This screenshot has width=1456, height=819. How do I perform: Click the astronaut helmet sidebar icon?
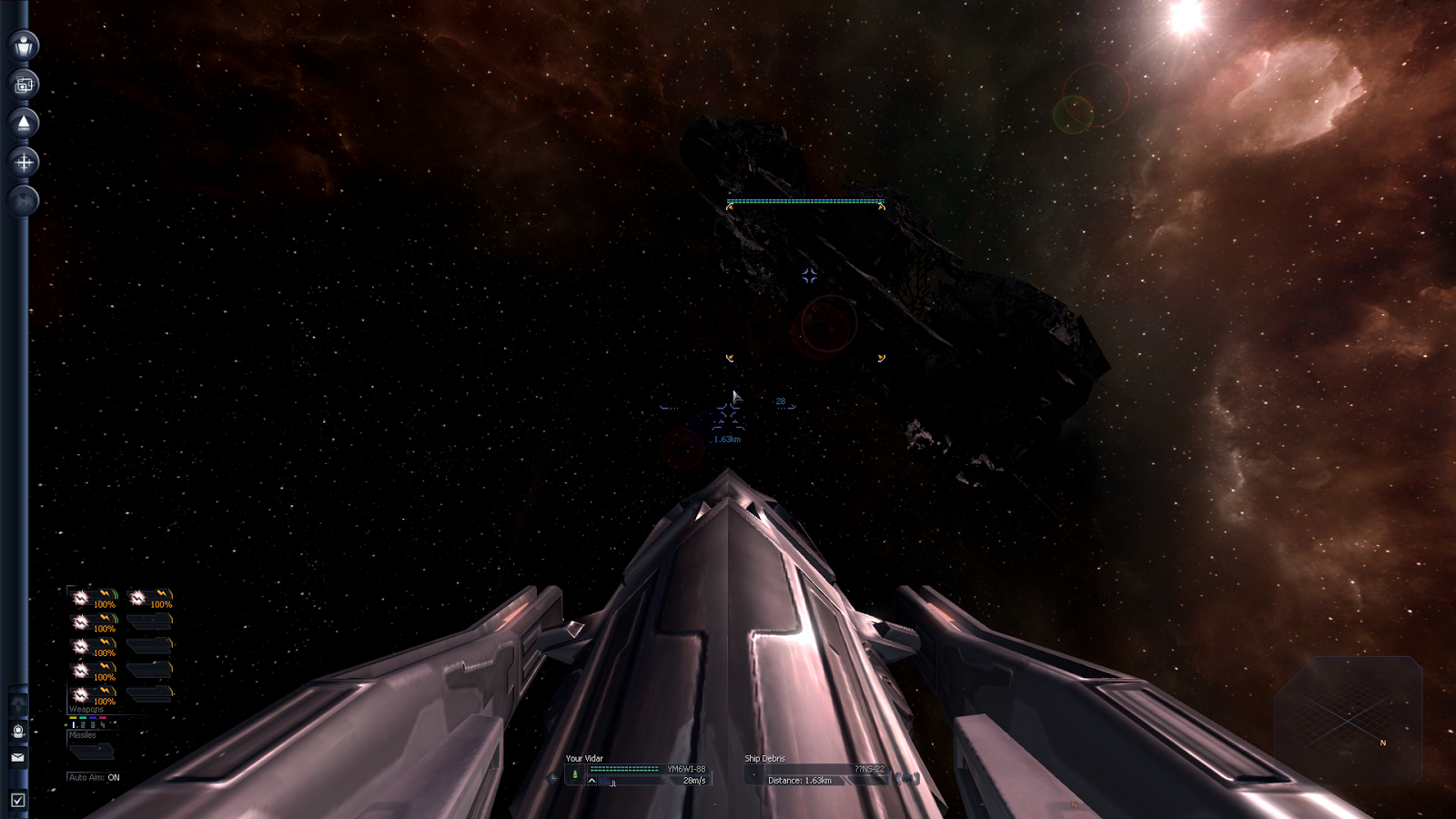(17, 731)
